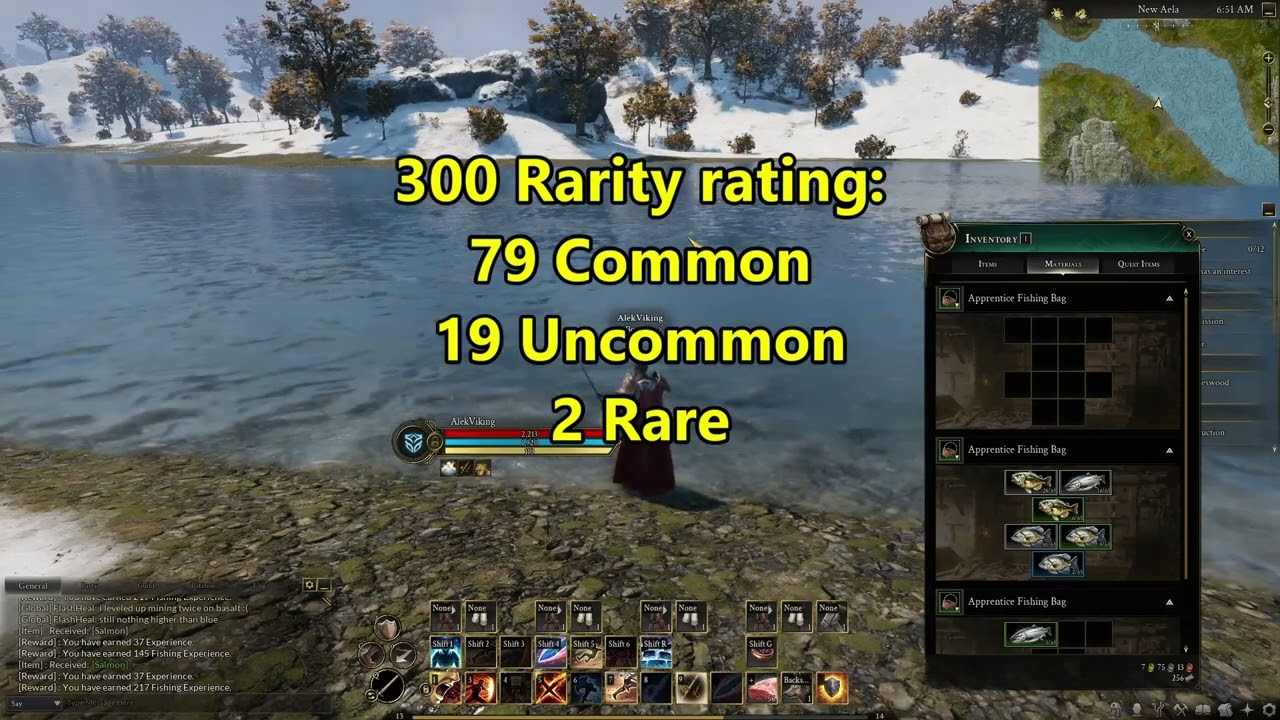Viewport: 1280px width, 720px height.
Task: Click the raw meat icon on the hotbar
Action: point(764,687)
